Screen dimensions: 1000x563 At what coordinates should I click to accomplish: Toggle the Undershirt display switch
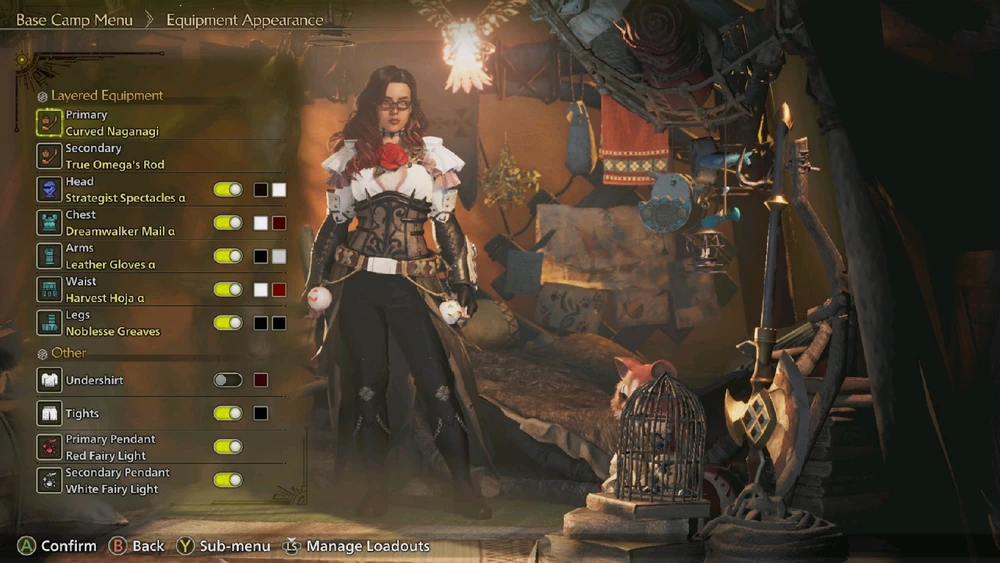pos(228,380)
